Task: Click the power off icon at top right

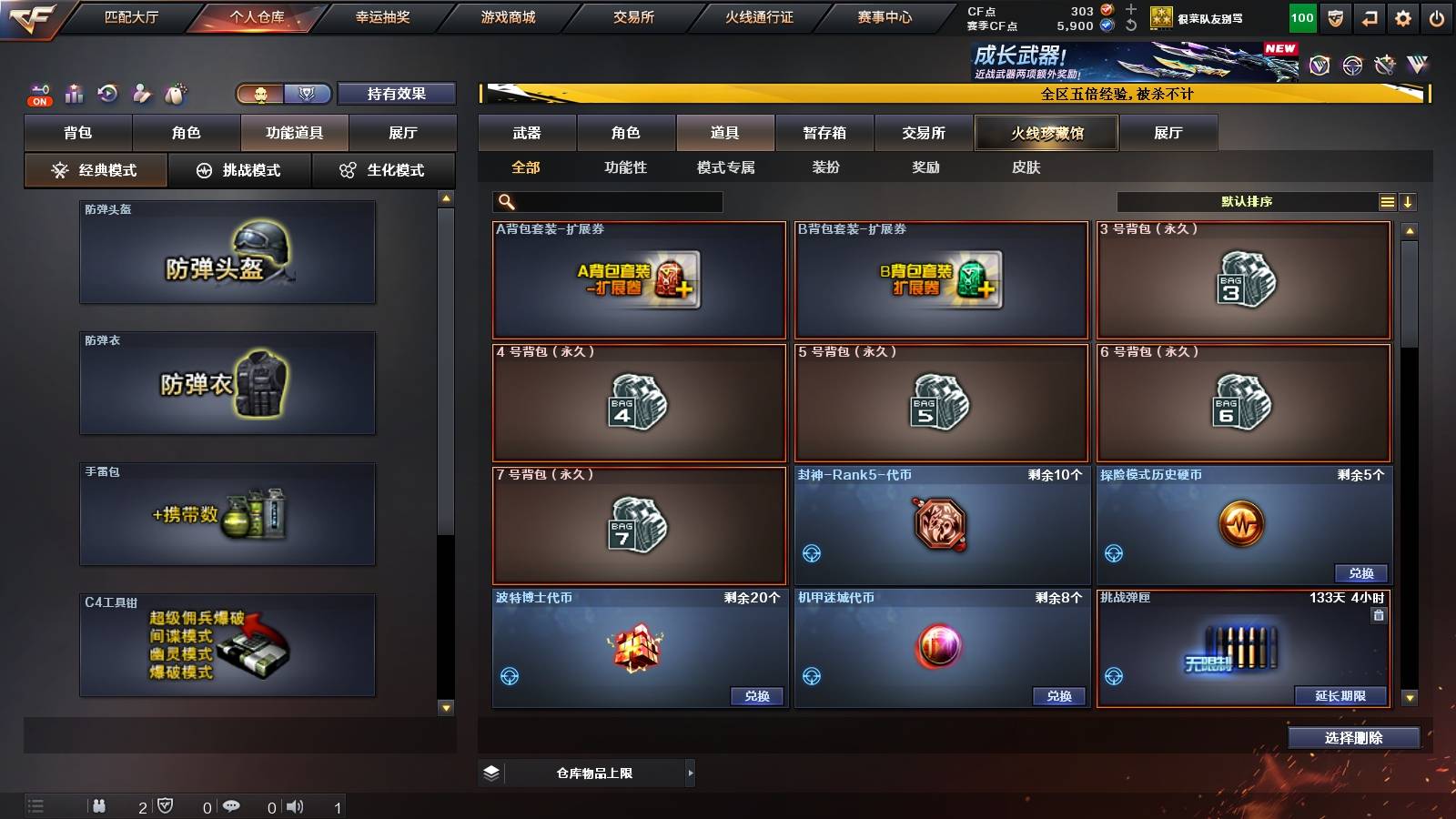Action: coord(1438,16)
